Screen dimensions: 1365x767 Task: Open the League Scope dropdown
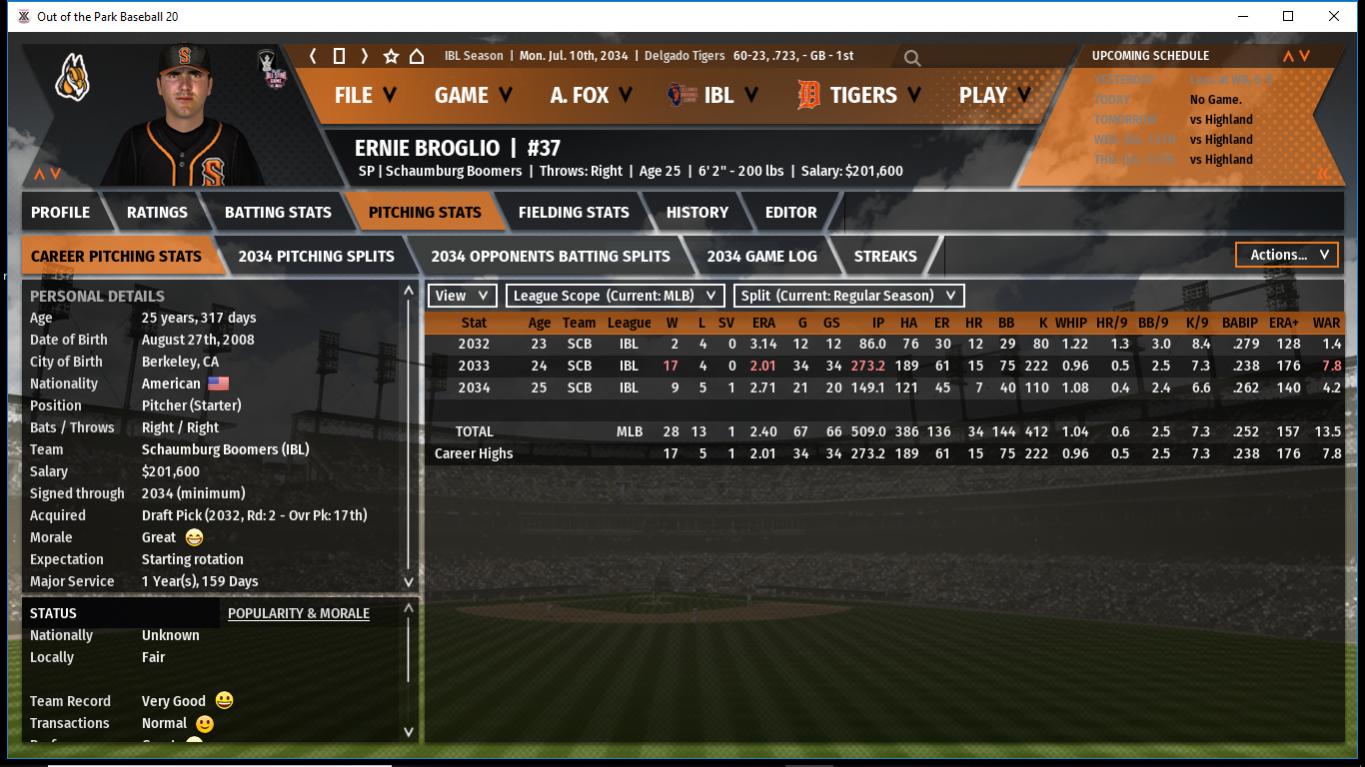coord(615,296)
